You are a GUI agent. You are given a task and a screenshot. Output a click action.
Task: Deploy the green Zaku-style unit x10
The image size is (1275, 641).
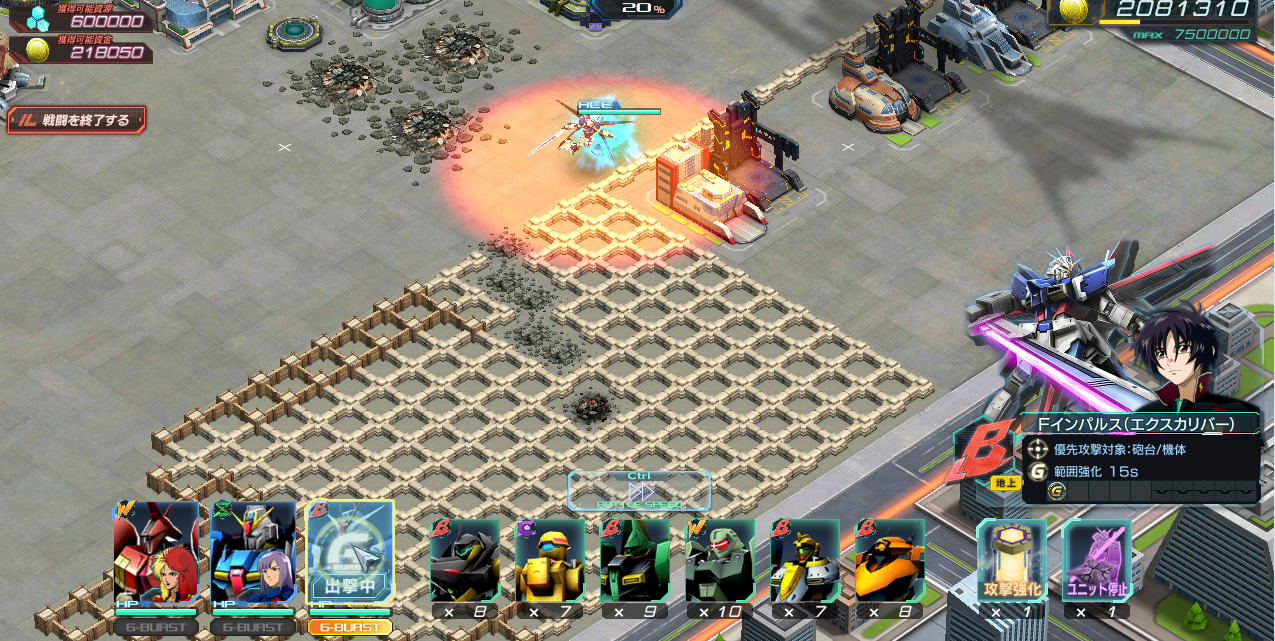click(x=720, y=562)
